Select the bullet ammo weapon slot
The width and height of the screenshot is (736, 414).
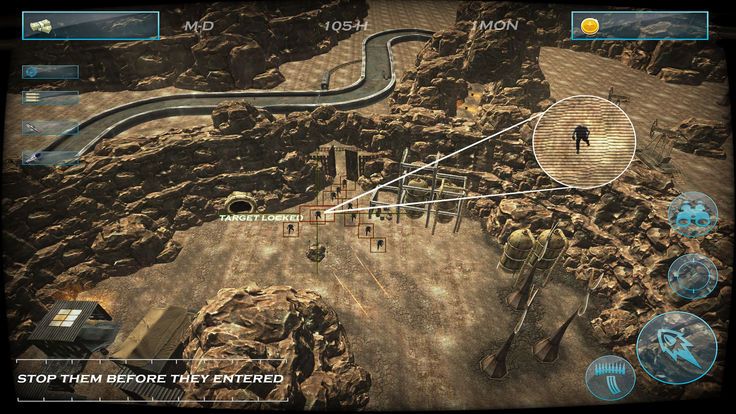coord(50,99)
